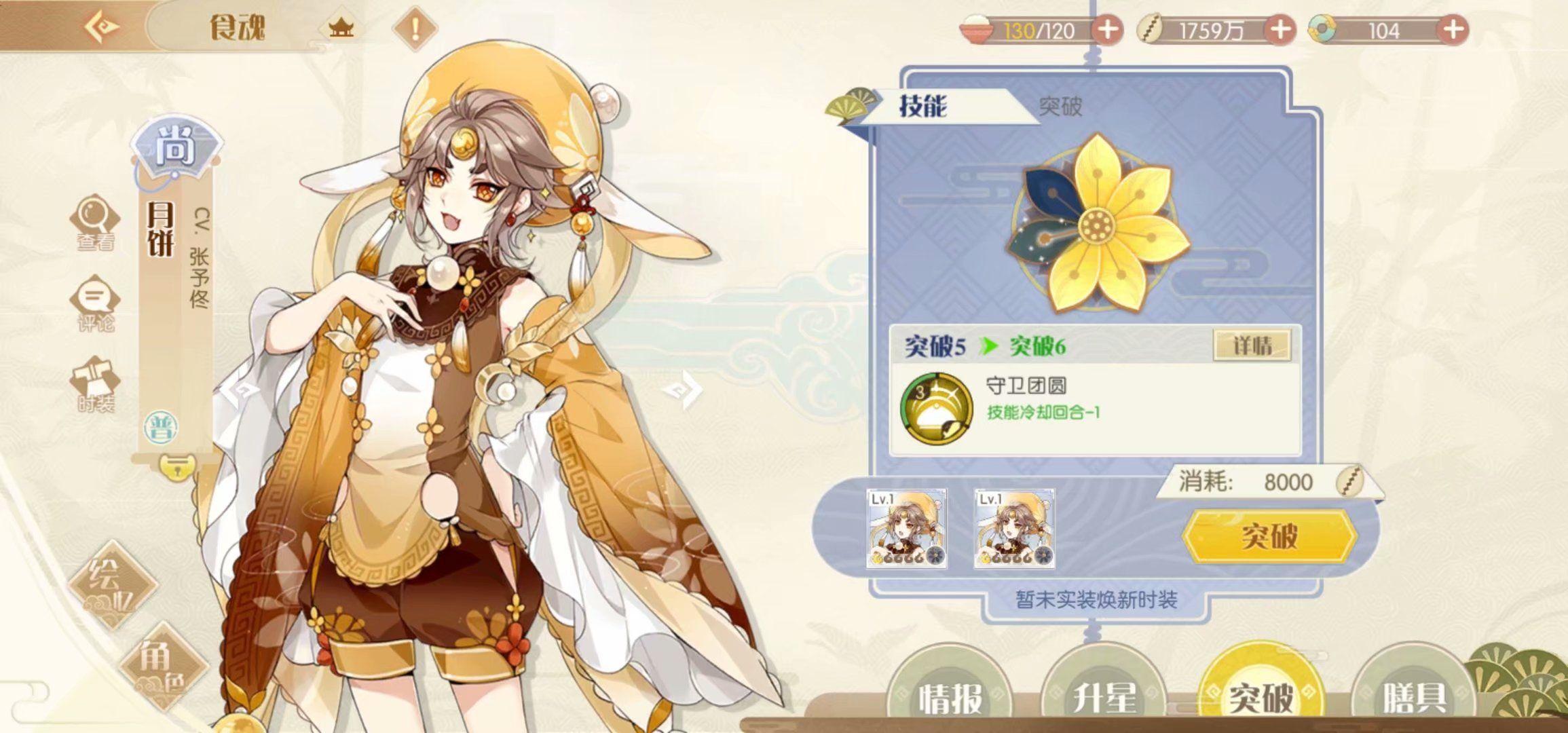
Task: Switch to the 技能 tab
Action: coord(922,106)
